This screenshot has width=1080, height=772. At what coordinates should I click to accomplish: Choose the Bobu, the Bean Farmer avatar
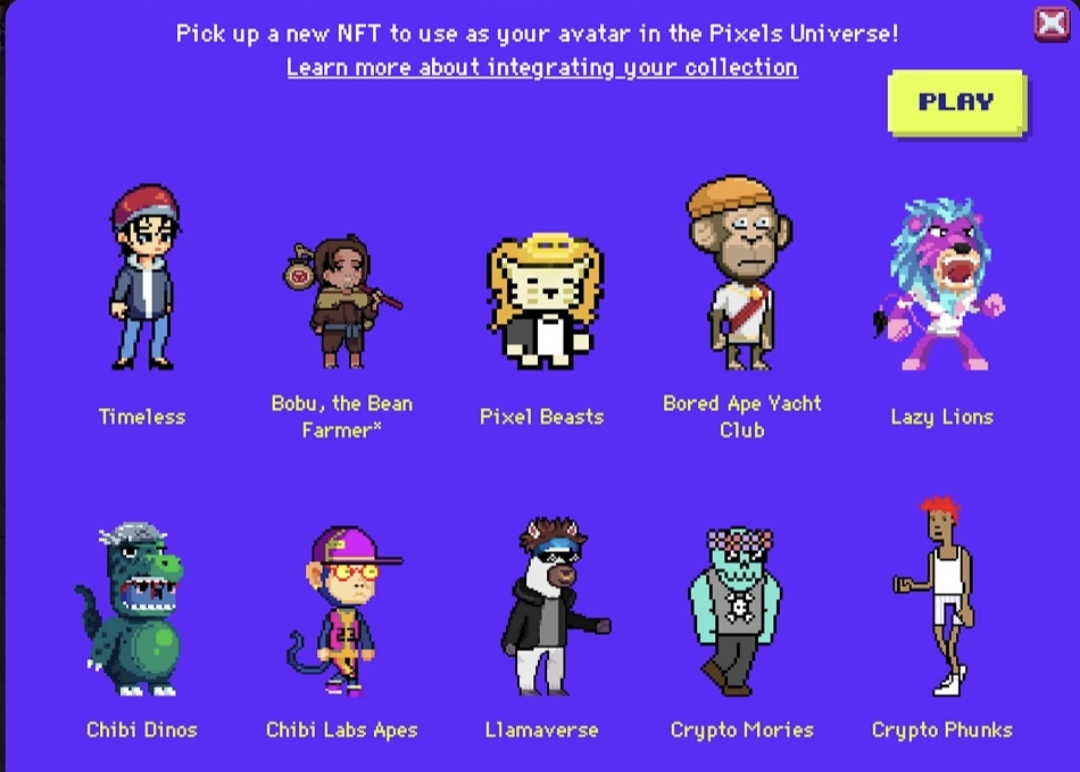coord(342,302)
